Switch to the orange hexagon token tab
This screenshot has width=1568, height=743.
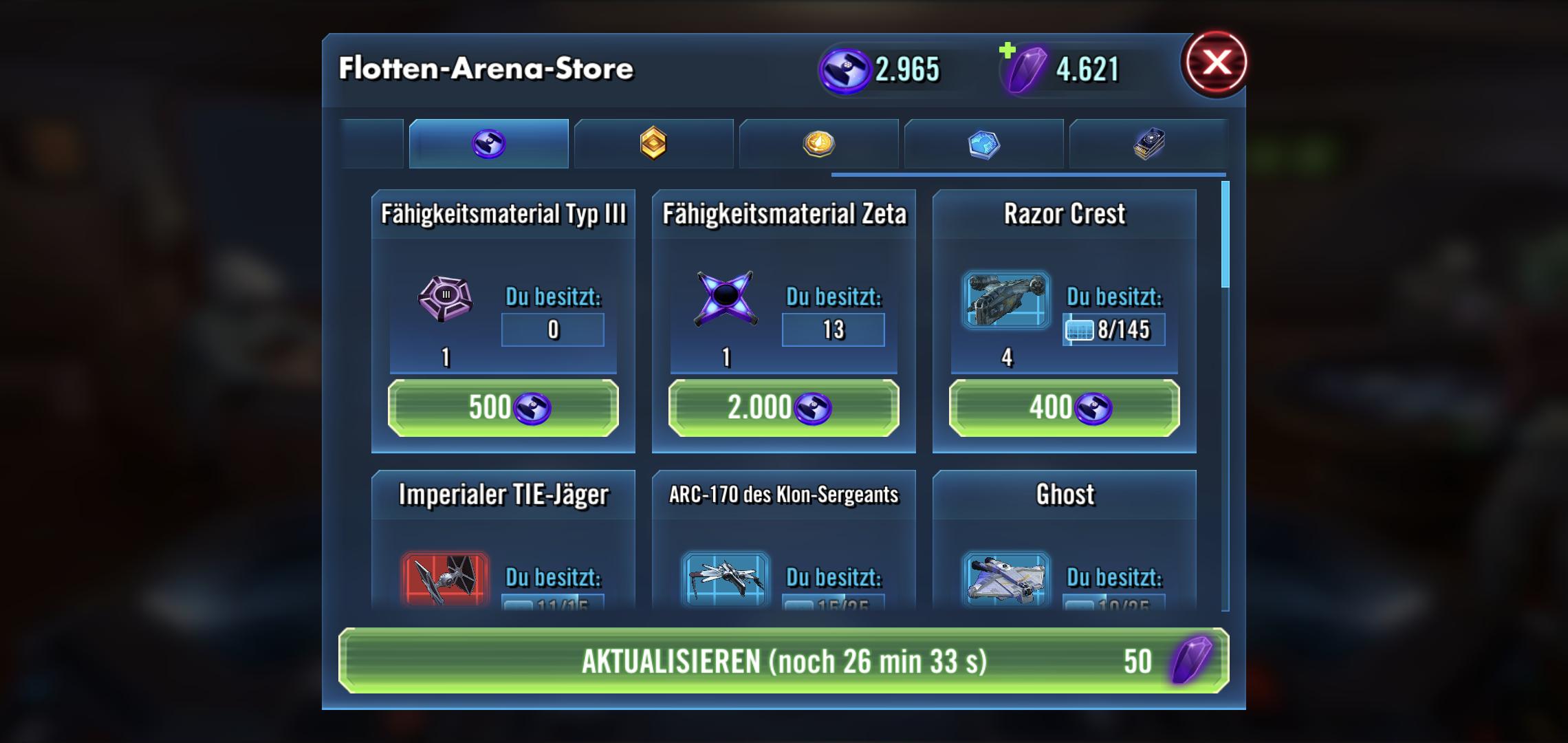point(653,144)
